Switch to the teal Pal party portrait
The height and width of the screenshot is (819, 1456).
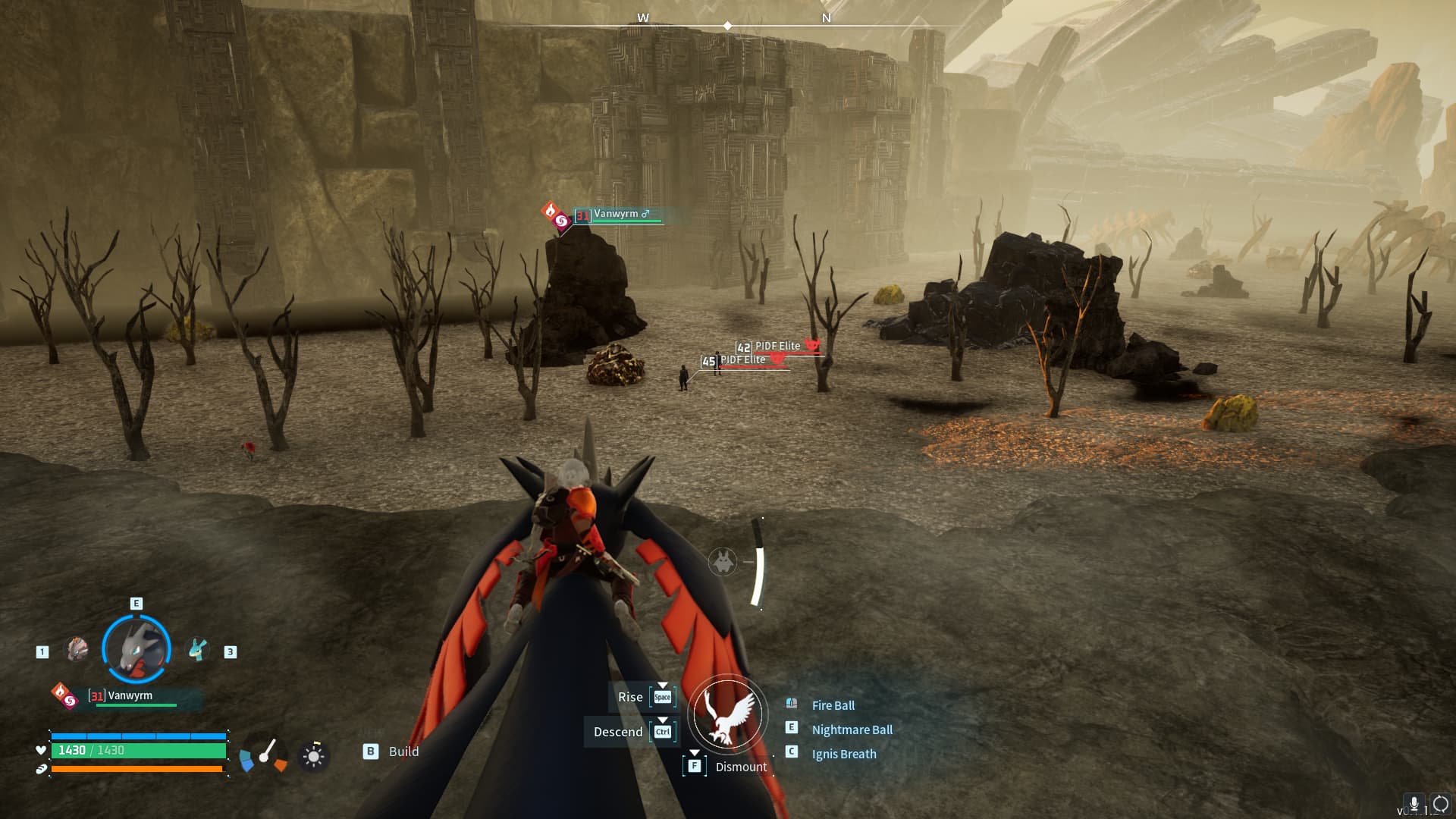(198, 650)
